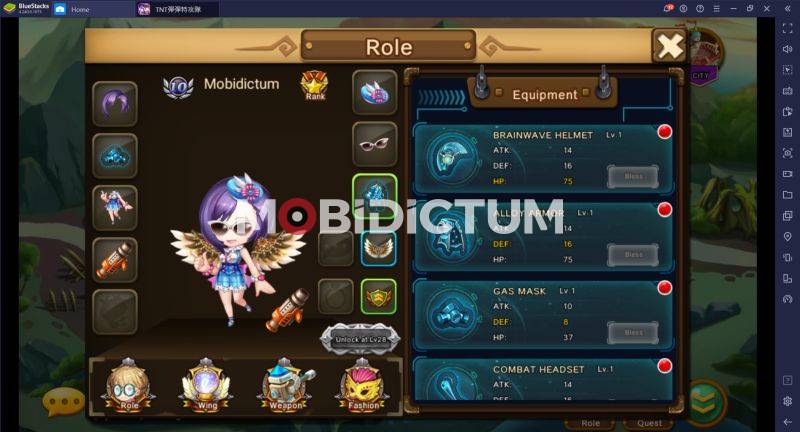Viewport: 800px width, 432px height.
Task: Select the sunglasses accessory slot
Action: coord(375,144)
